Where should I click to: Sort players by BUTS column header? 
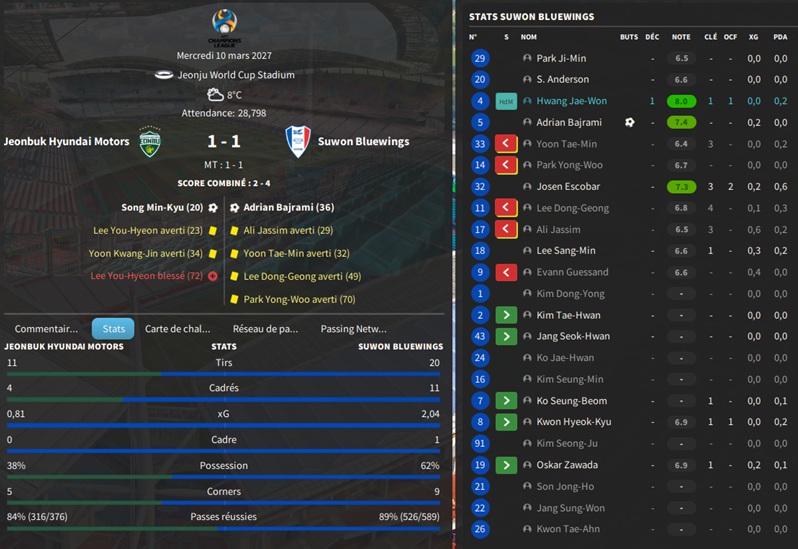point(629,37)
